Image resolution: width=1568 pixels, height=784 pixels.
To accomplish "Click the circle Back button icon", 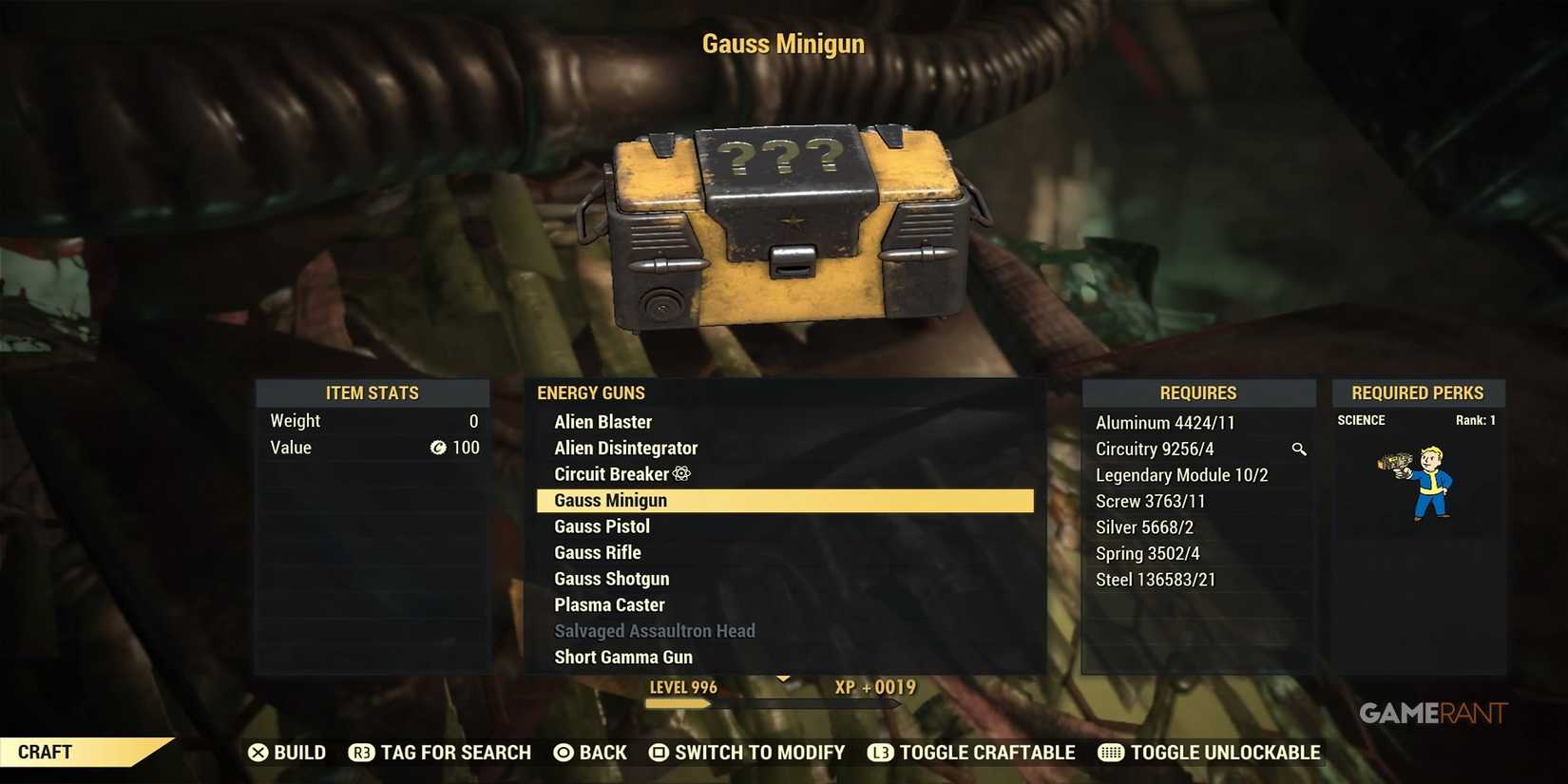I will (x=565, y=753).
